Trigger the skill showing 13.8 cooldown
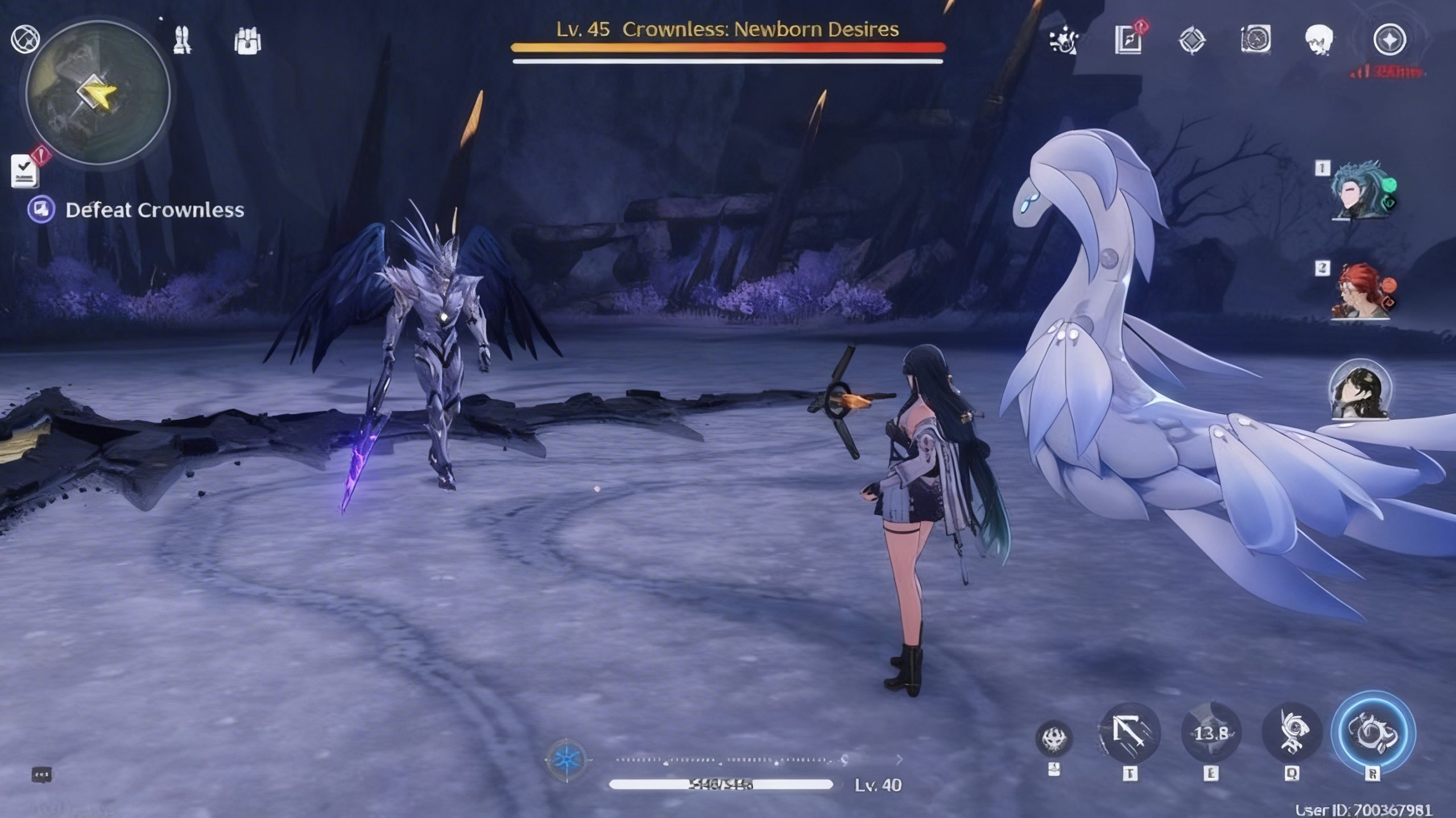The width and height of the screenshot is (1456, 818). 1211,733
